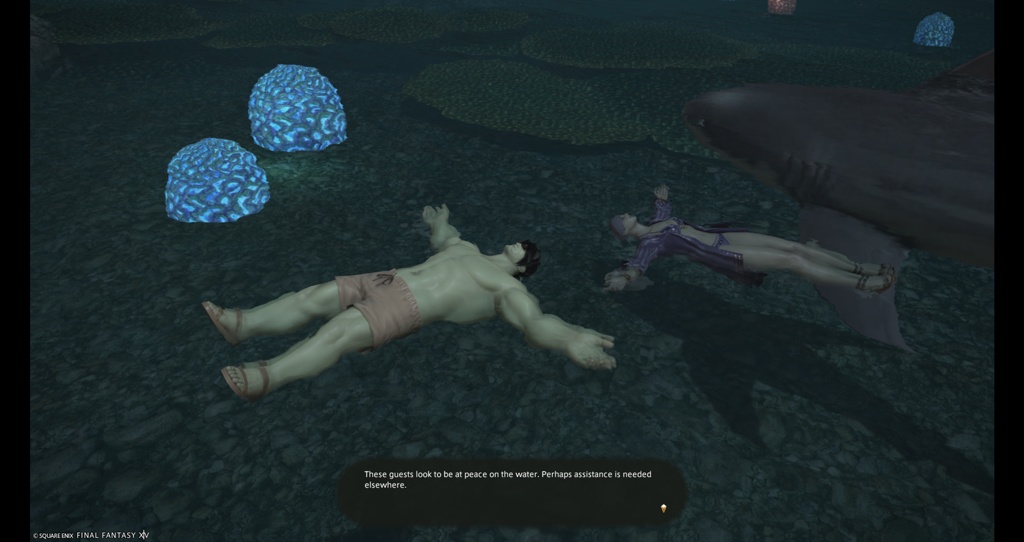This screenshot has height=542, width=1024.
Task: Advance the dialogue via the gold continue marker
Action: click(662, 509)
